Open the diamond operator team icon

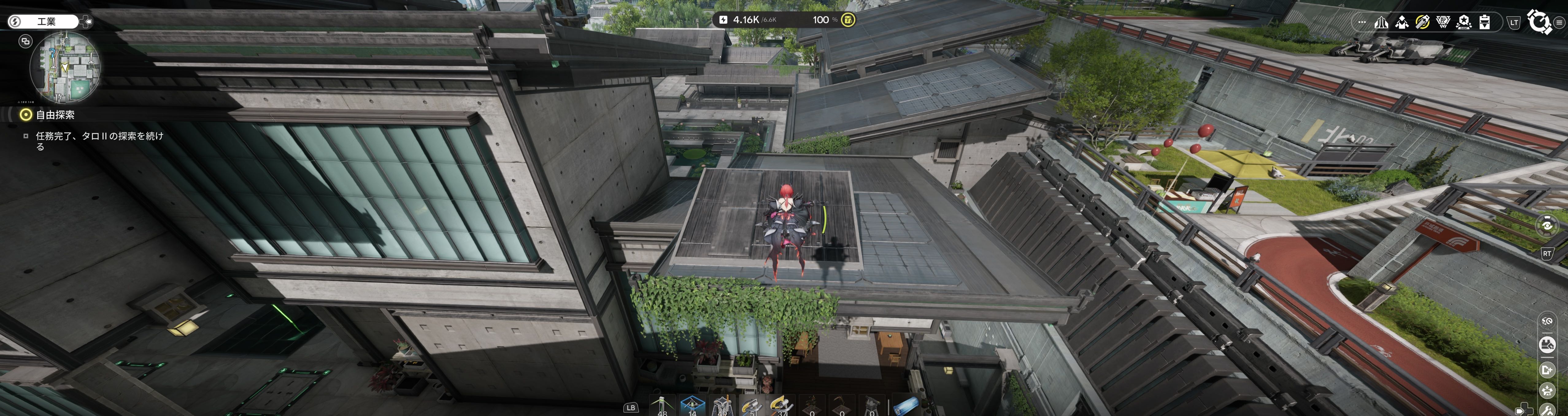pos(1402,22)
